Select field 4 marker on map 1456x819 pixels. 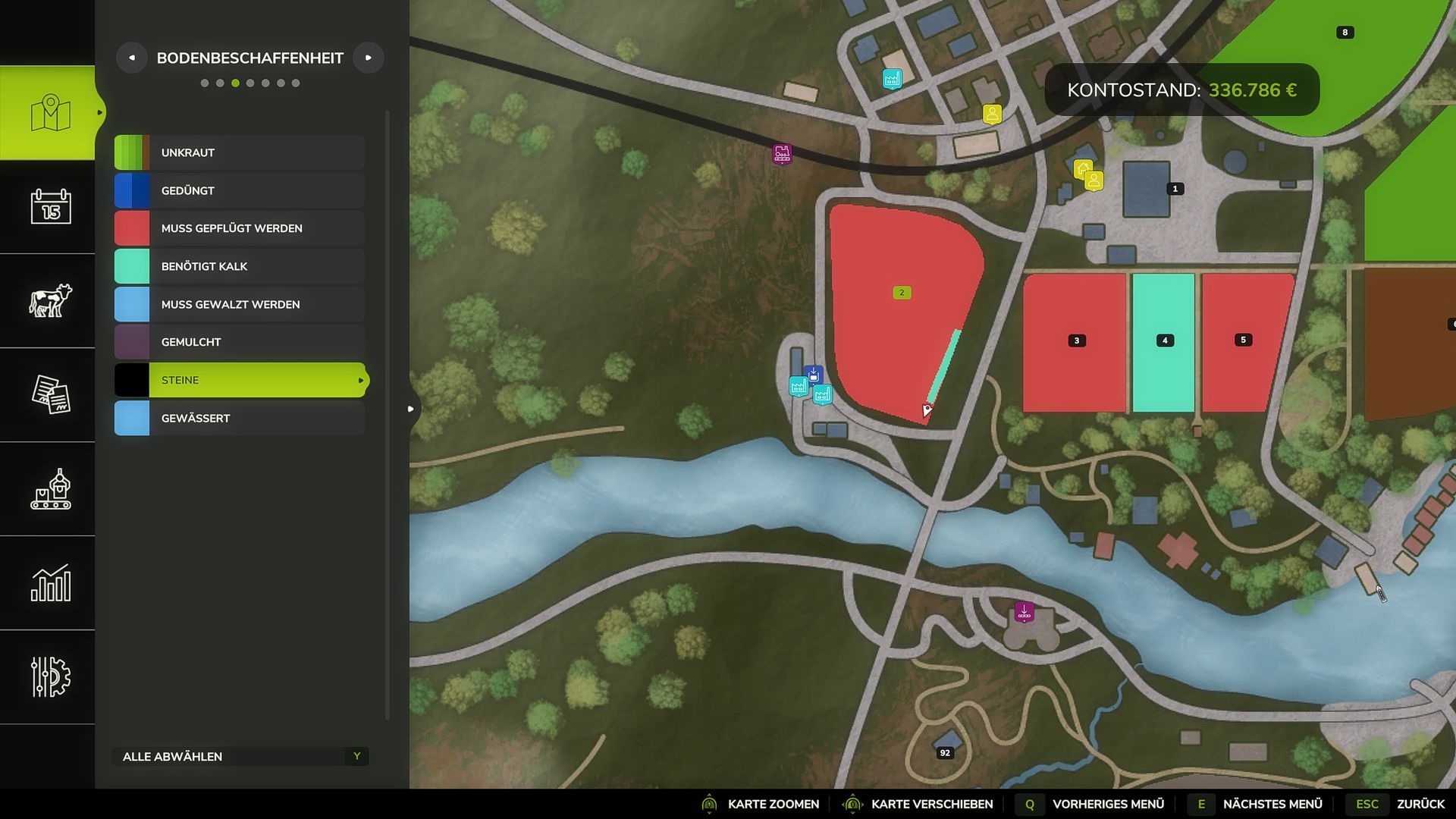(1165, 340)
